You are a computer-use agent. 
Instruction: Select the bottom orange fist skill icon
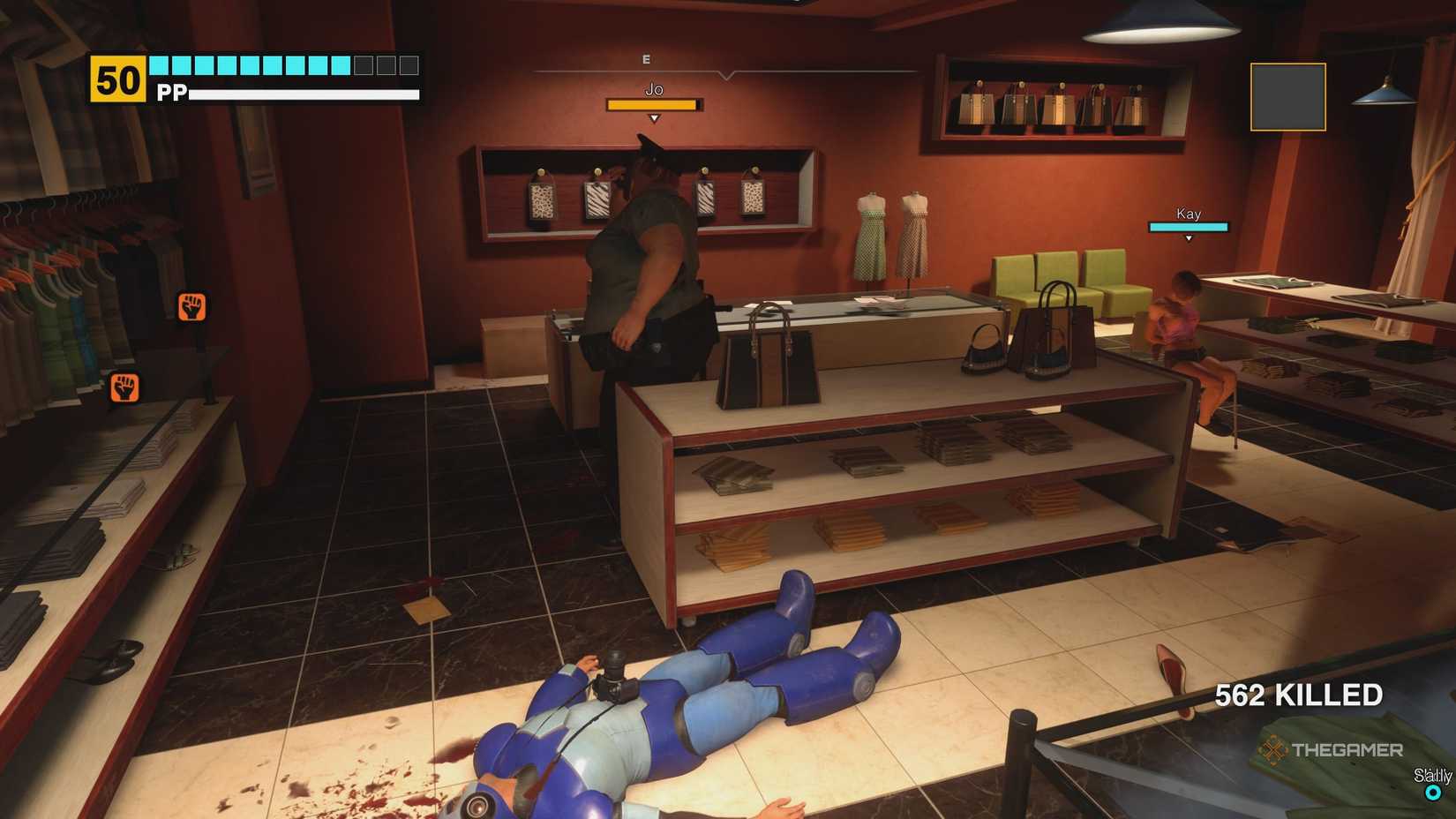[126, 386]
